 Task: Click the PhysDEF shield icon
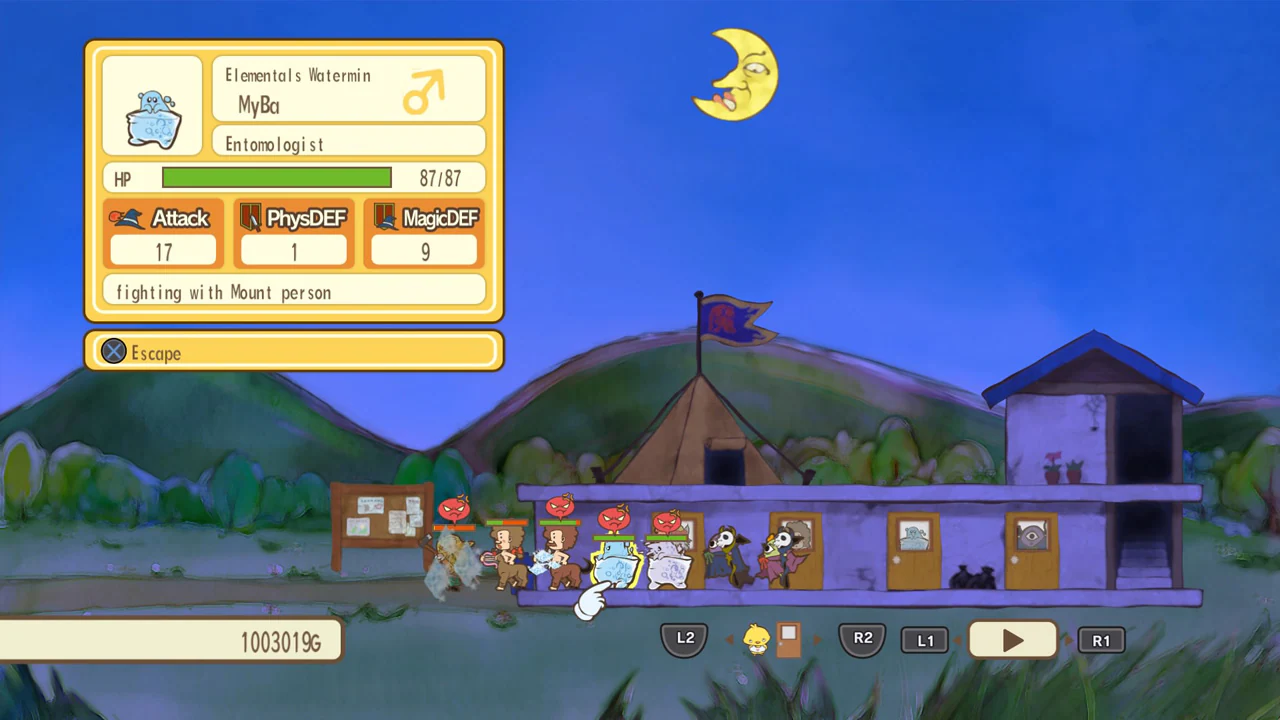[252, 218]
